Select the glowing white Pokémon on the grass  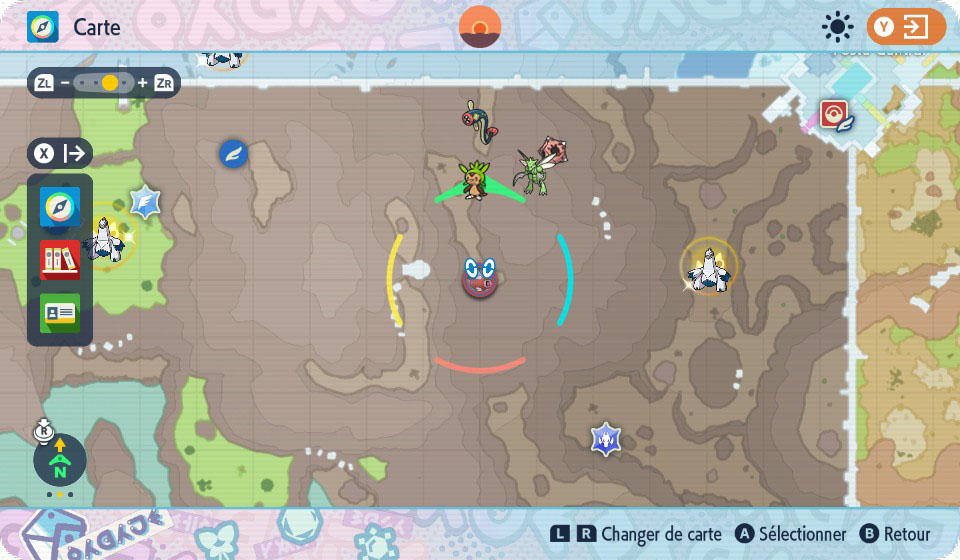click(x=103, y=240)
